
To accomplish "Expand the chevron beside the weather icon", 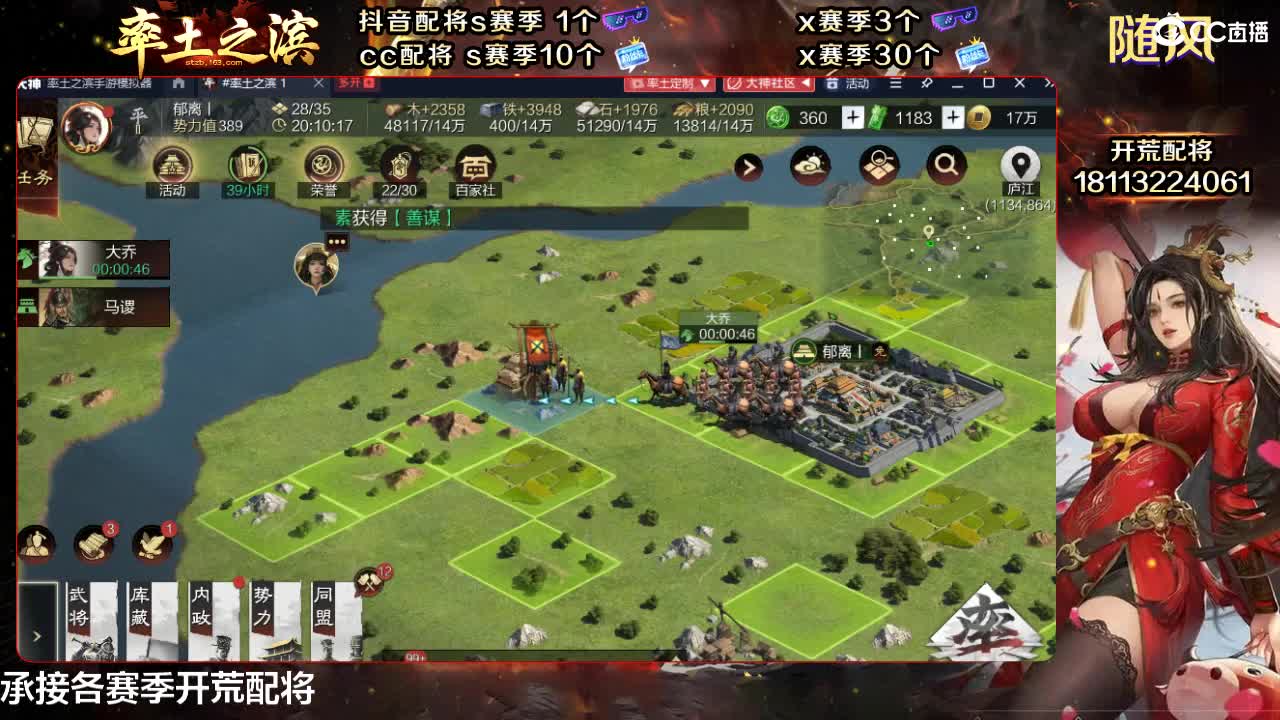I will (x=749, y=167).
